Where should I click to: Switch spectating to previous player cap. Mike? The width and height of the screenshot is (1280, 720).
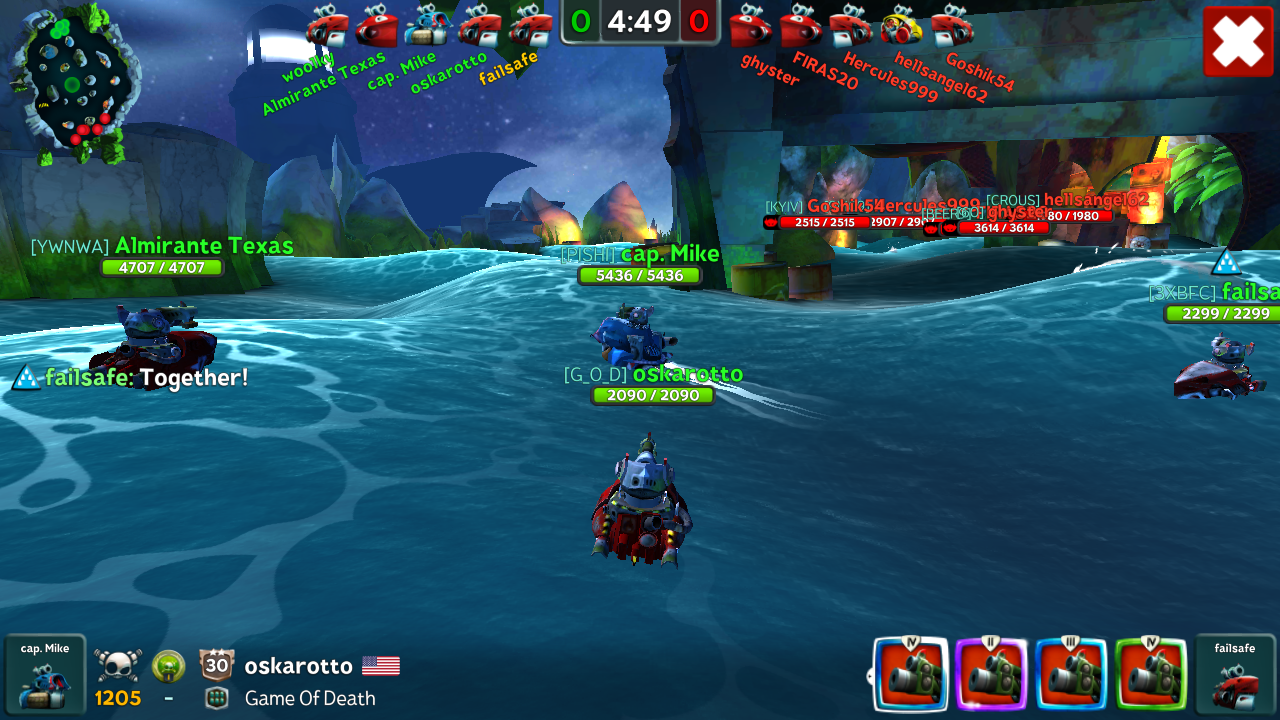(x=45, y=674)
